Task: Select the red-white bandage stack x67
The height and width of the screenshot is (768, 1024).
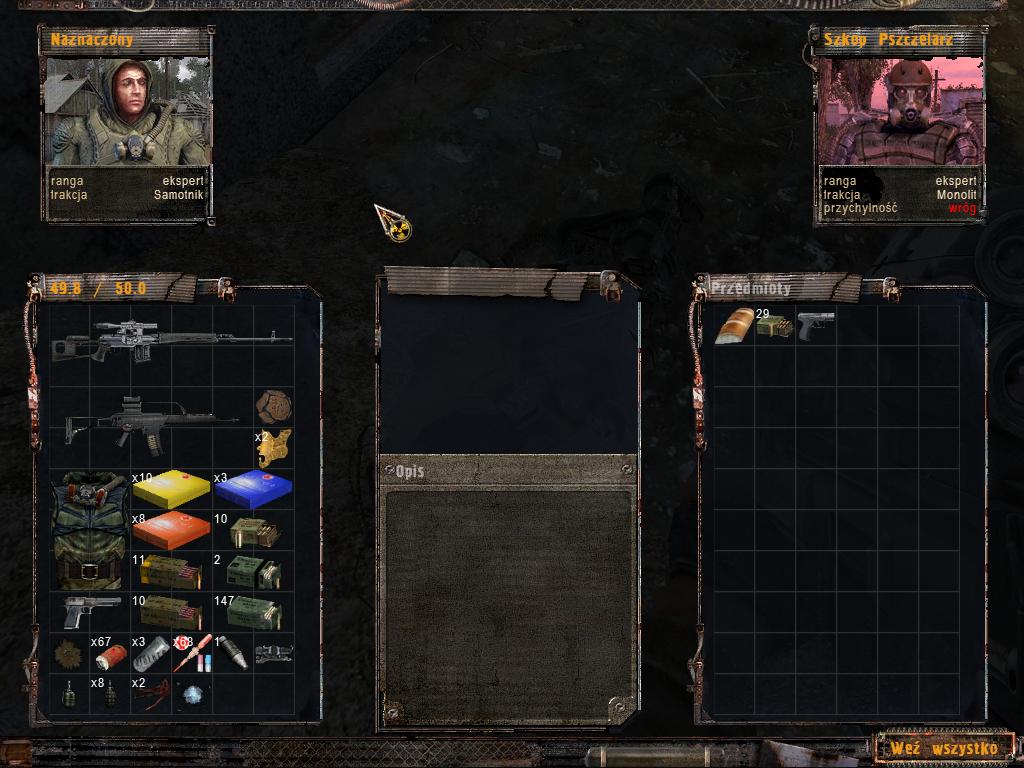Action: (110, 655)
